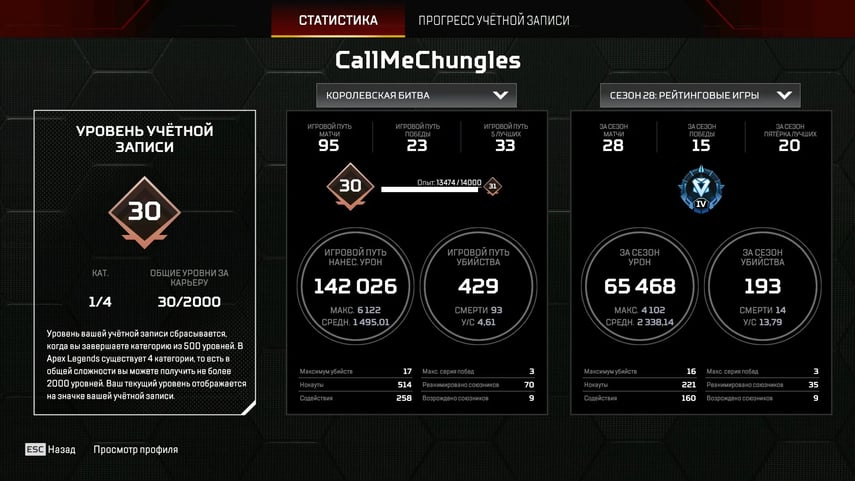The height and width of the screenshot is (481, 855).
Task: Go back with the Назад button
Action: 51,450
